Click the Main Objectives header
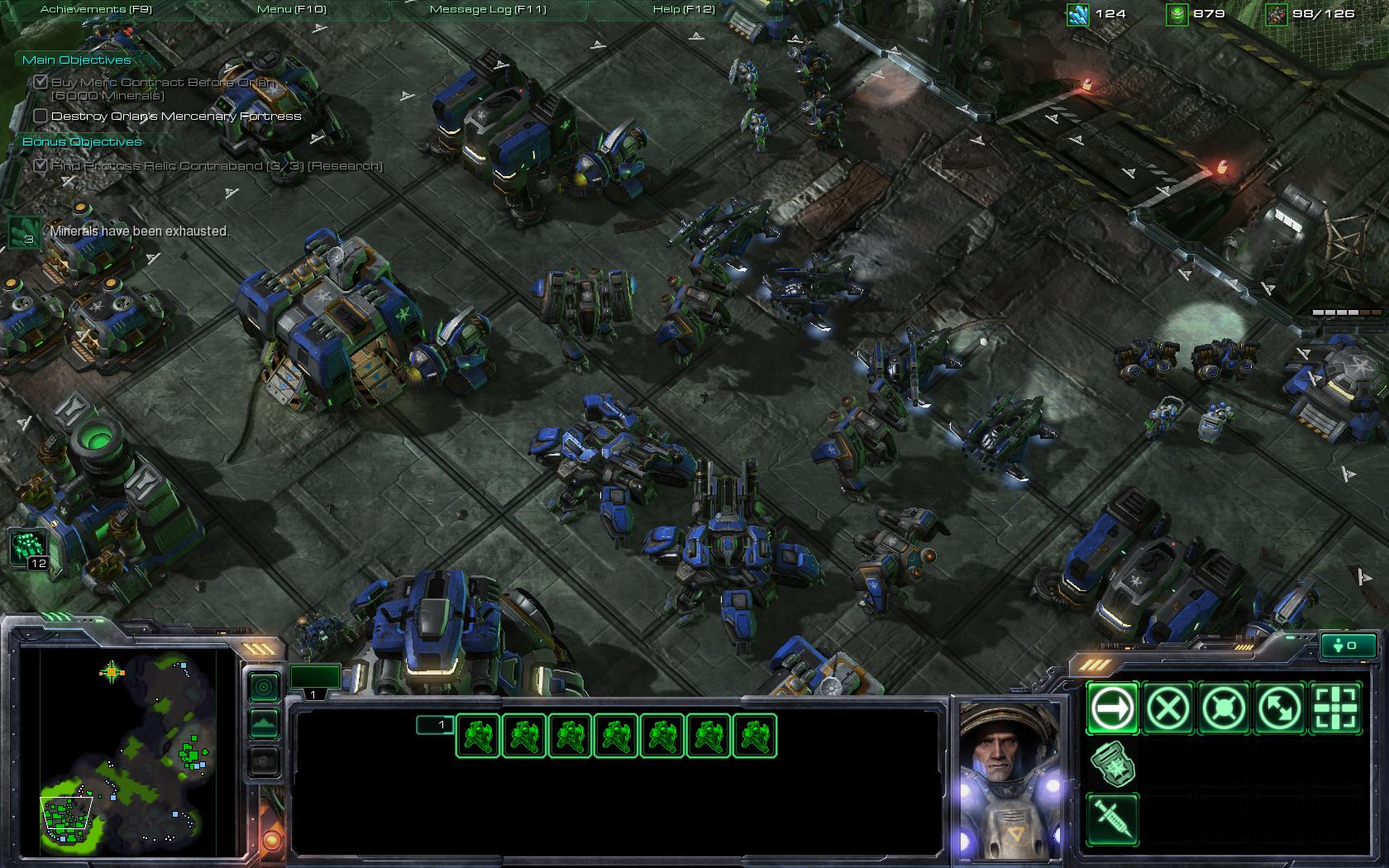Screen dimensions: 1389x868 pos(76,60)
